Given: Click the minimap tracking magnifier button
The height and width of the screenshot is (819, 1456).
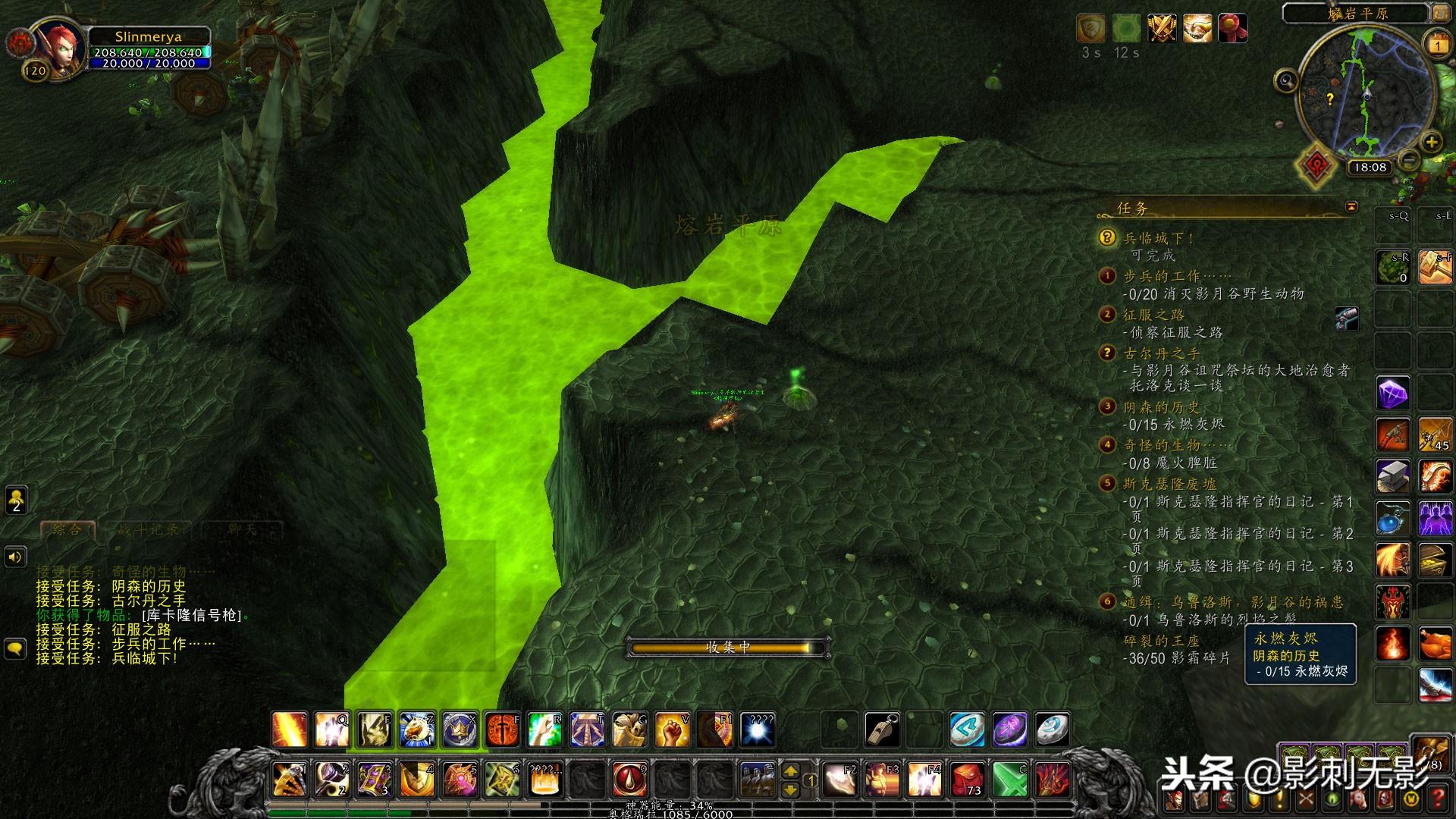Looking at the screenshot, I should pyautogui.click(x=1286, y=80).
